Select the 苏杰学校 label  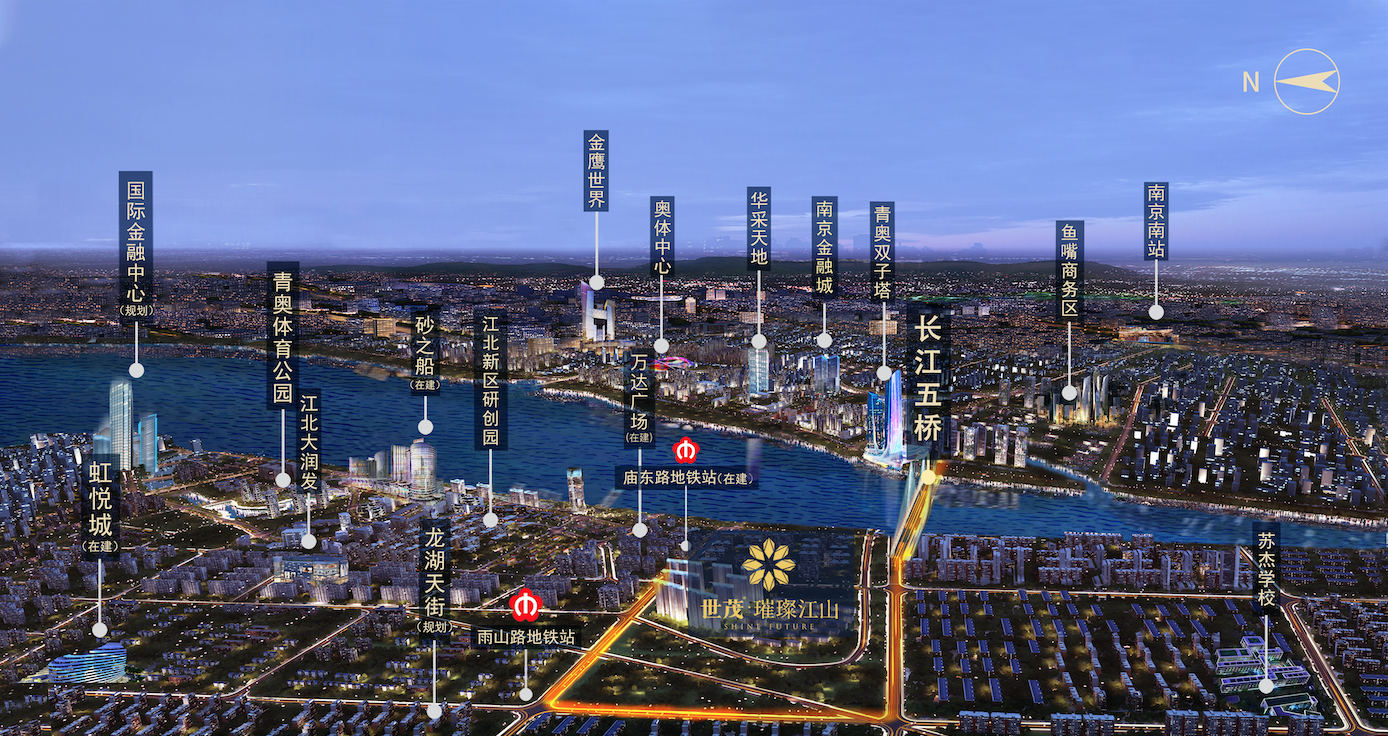click(1265, 568)
